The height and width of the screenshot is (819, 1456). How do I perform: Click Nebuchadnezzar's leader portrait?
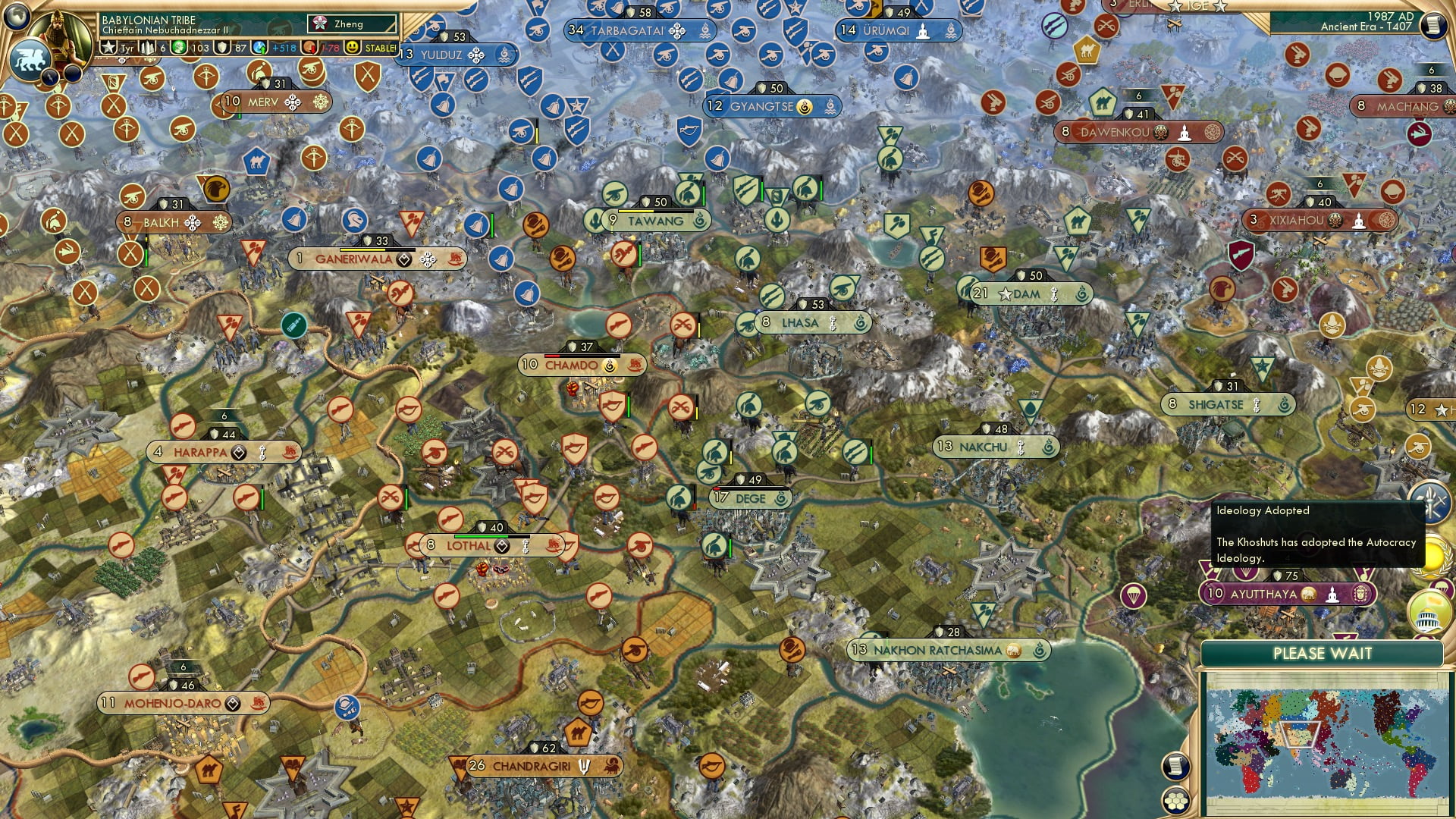tap(58, 33)
